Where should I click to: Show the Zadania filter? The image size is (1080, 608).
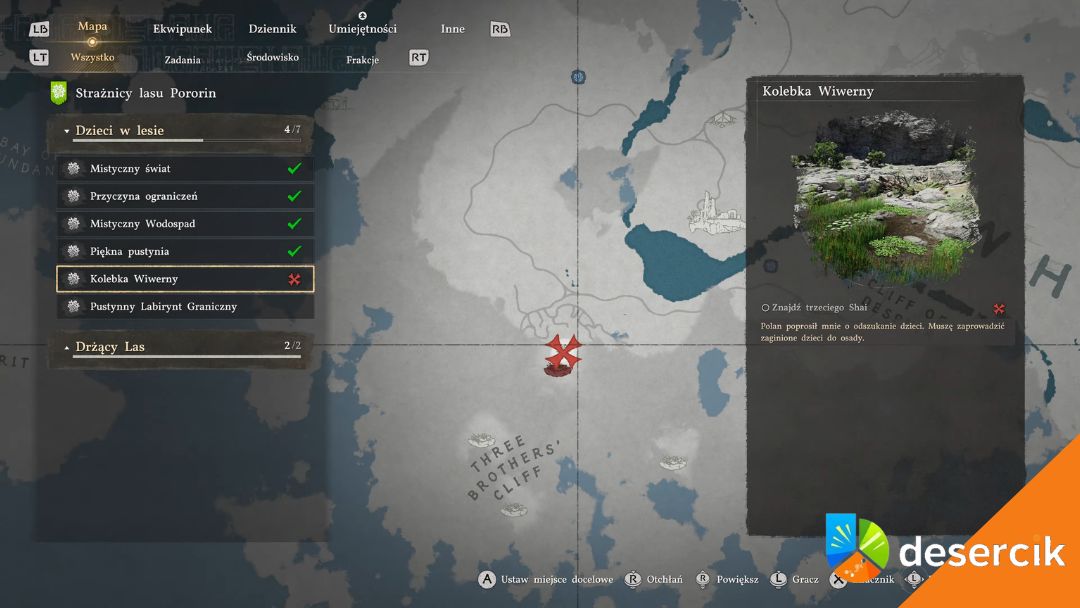(x=182, y=59)
